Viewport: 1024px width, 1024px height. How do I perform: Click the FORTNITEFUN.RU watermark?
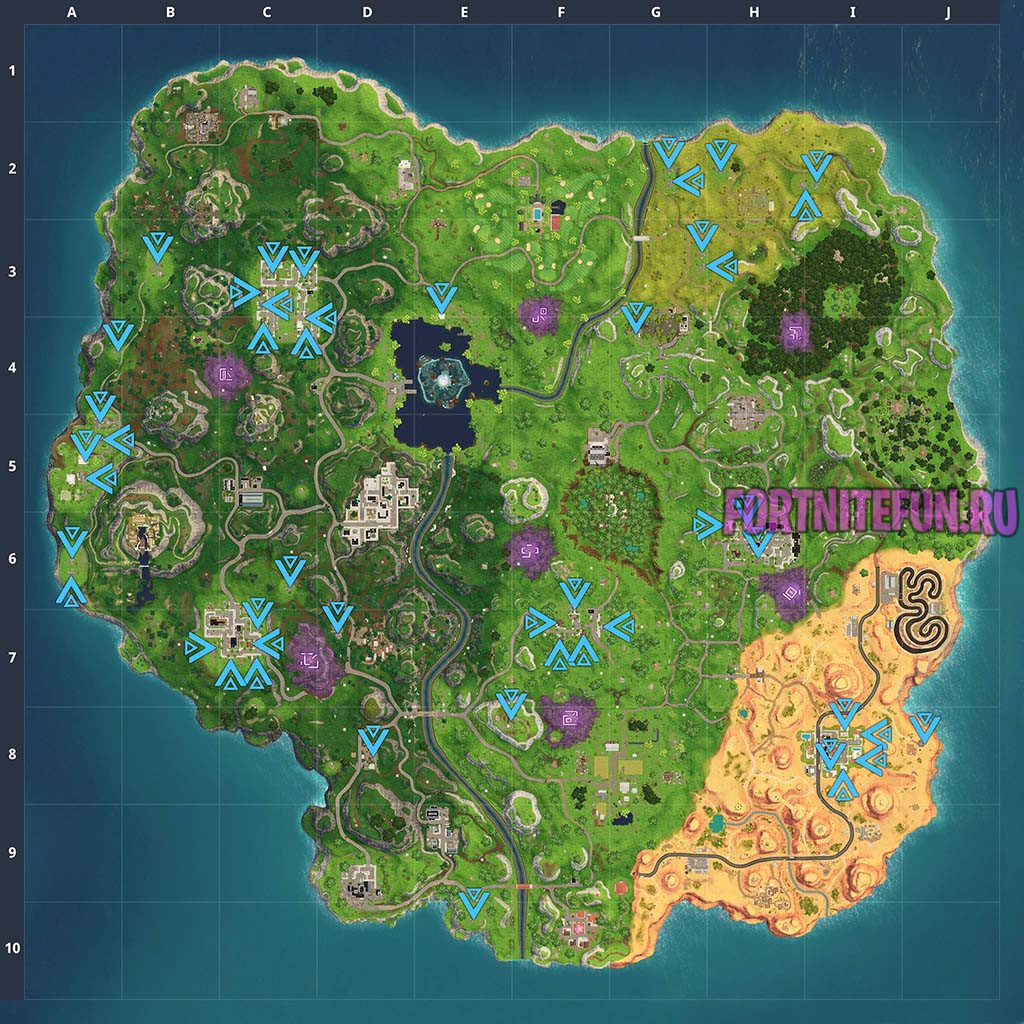[870, 511]
